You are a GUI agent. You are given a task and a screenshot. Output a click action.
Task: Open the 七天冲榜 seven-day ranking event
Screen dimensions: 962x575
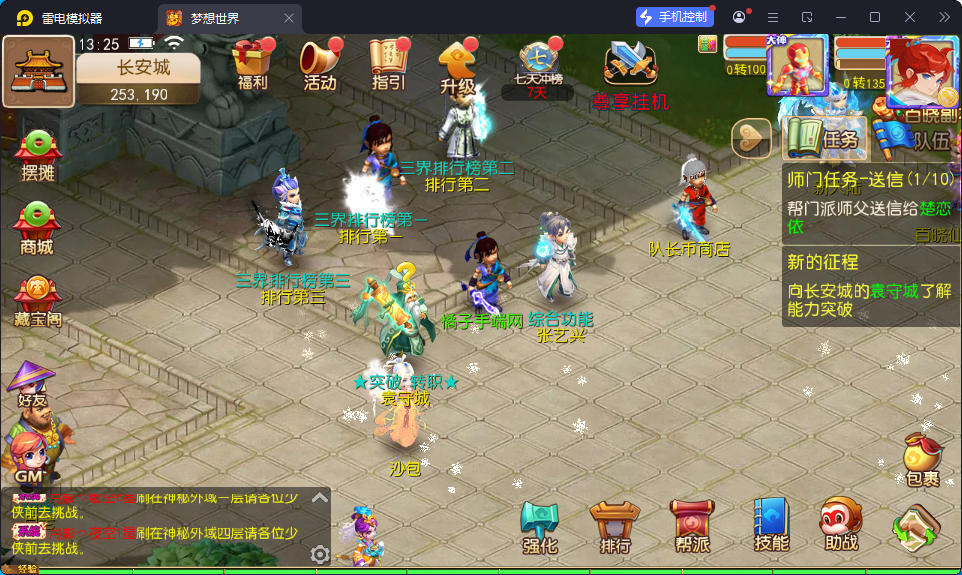[538, 64]
